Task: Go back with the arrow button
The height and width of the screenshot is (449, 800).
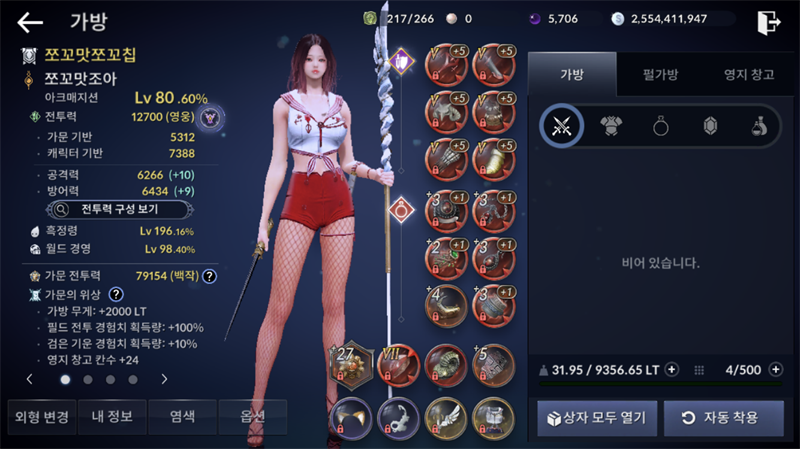Action: click(30, 22)
